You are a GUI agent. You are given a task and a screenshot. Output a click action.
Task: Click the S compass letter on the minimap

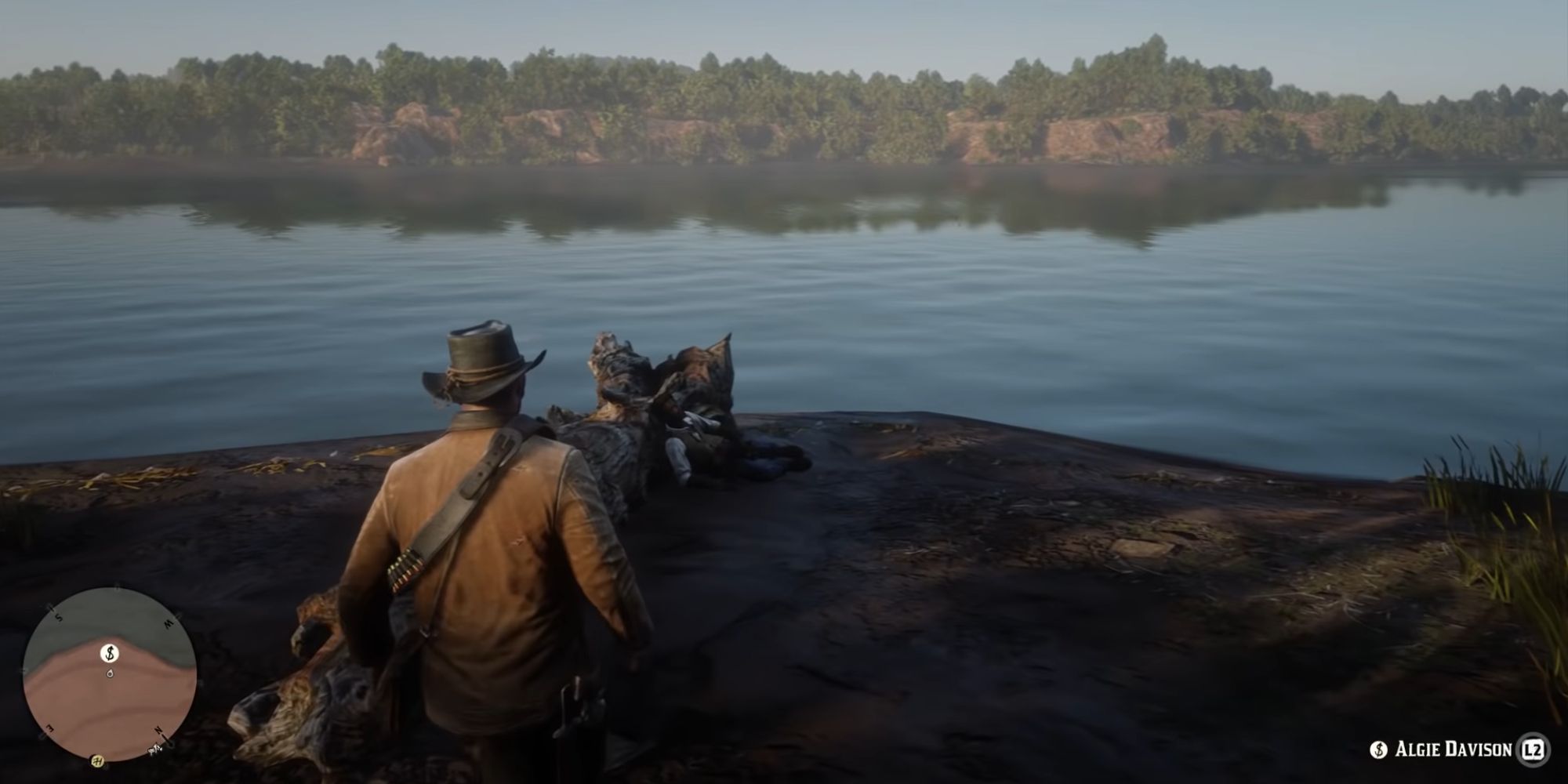pos(58,618)
